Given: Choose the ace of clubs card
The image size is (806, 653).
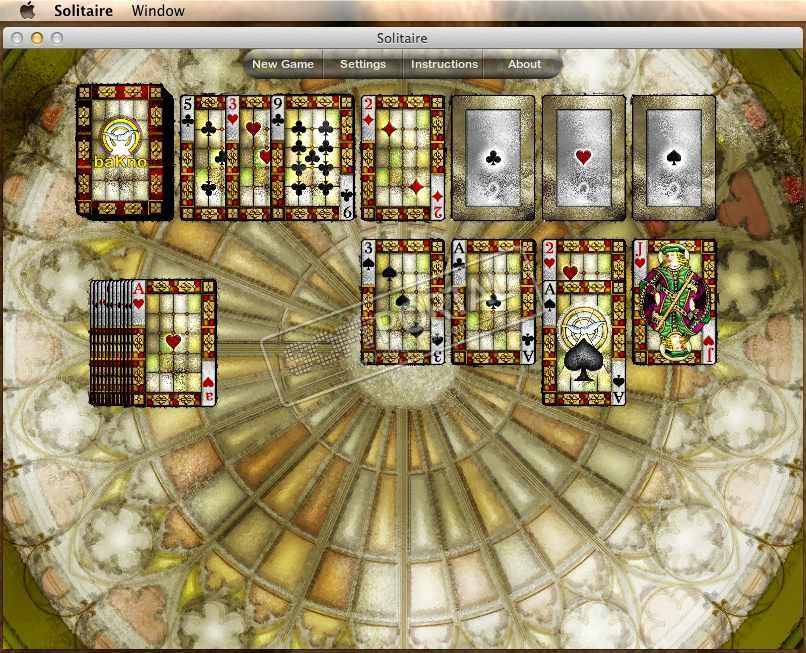Looking at the screenshot, I should tap(494, 301).
